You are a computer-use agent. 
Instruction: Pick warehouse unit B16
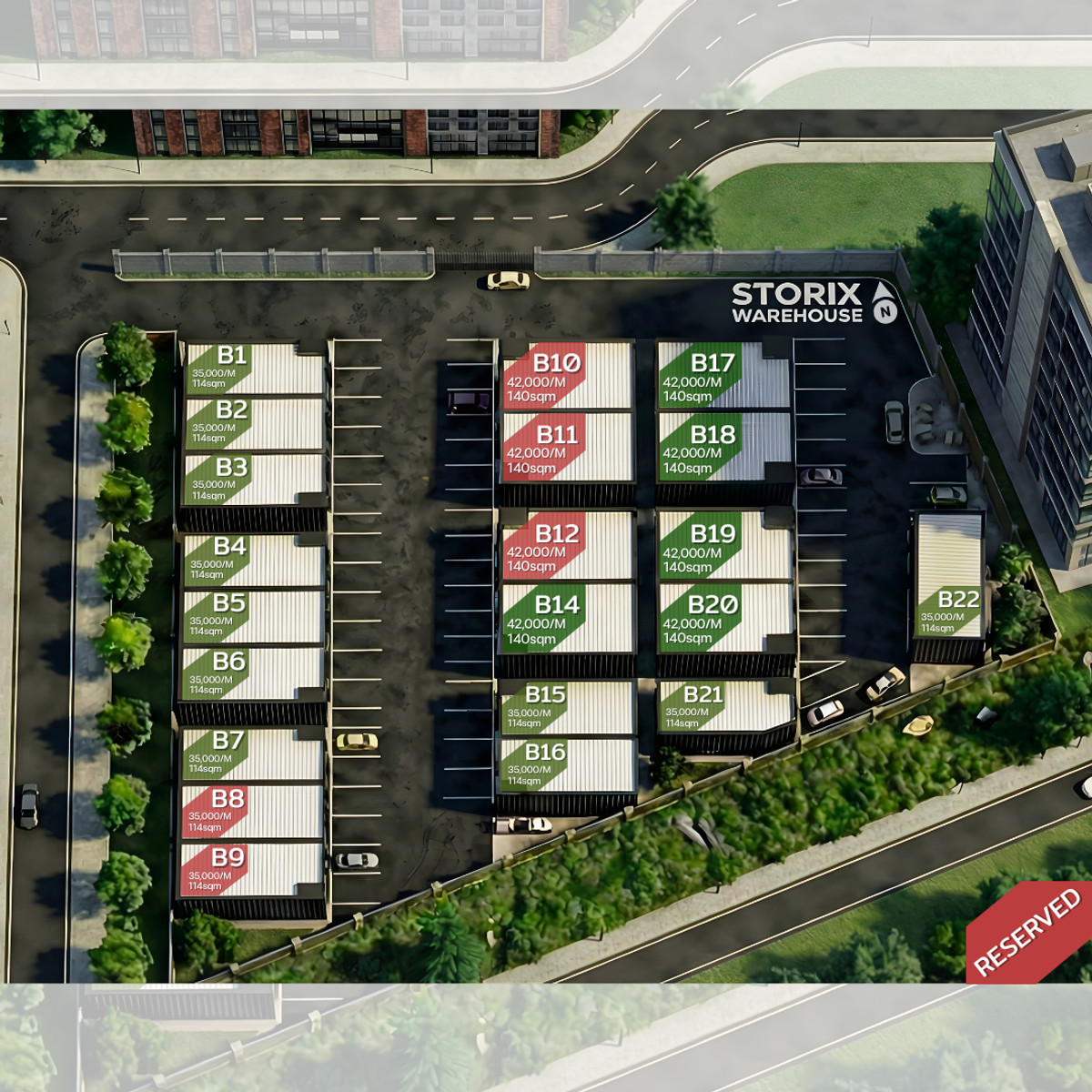(566, 764)
